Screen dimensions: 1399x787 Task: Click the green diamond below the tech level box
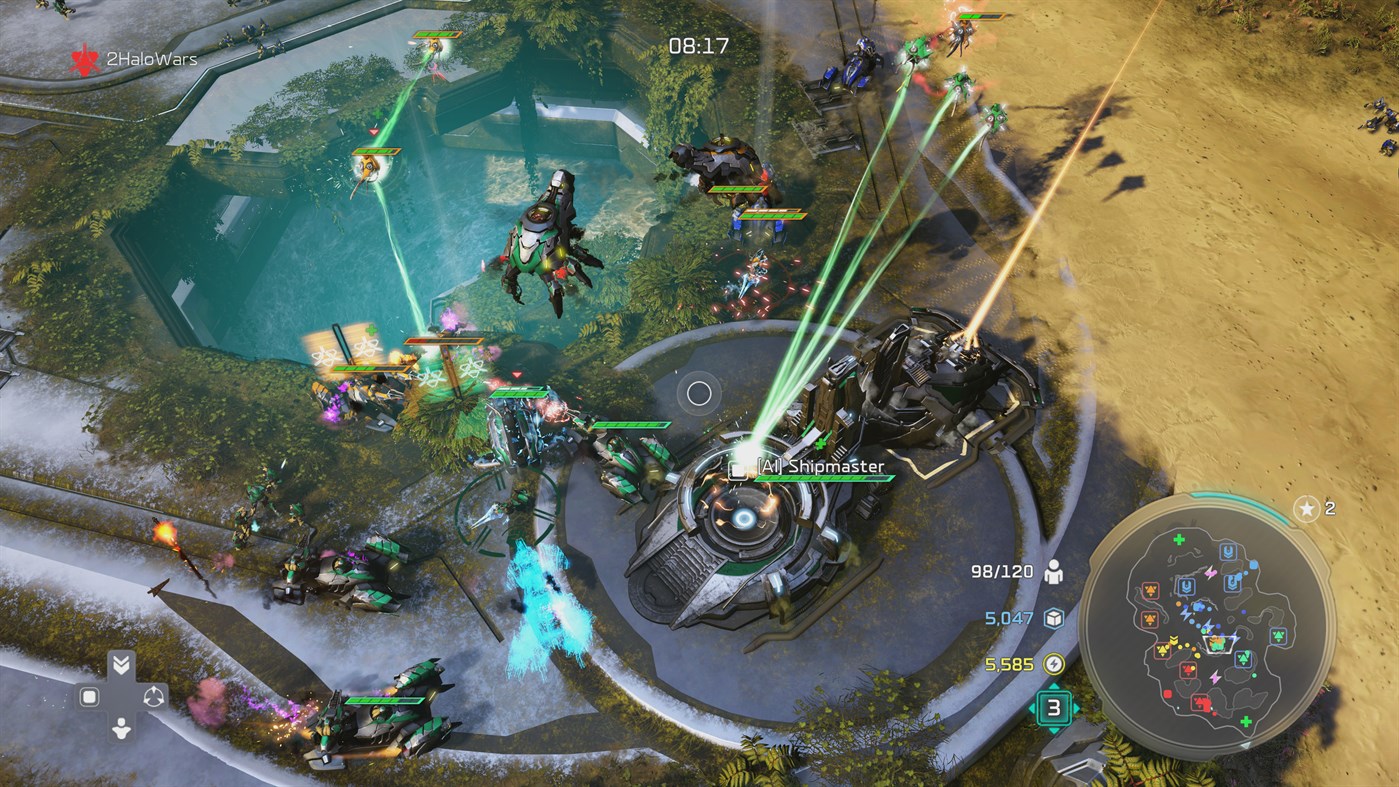tap(1052, 729)
